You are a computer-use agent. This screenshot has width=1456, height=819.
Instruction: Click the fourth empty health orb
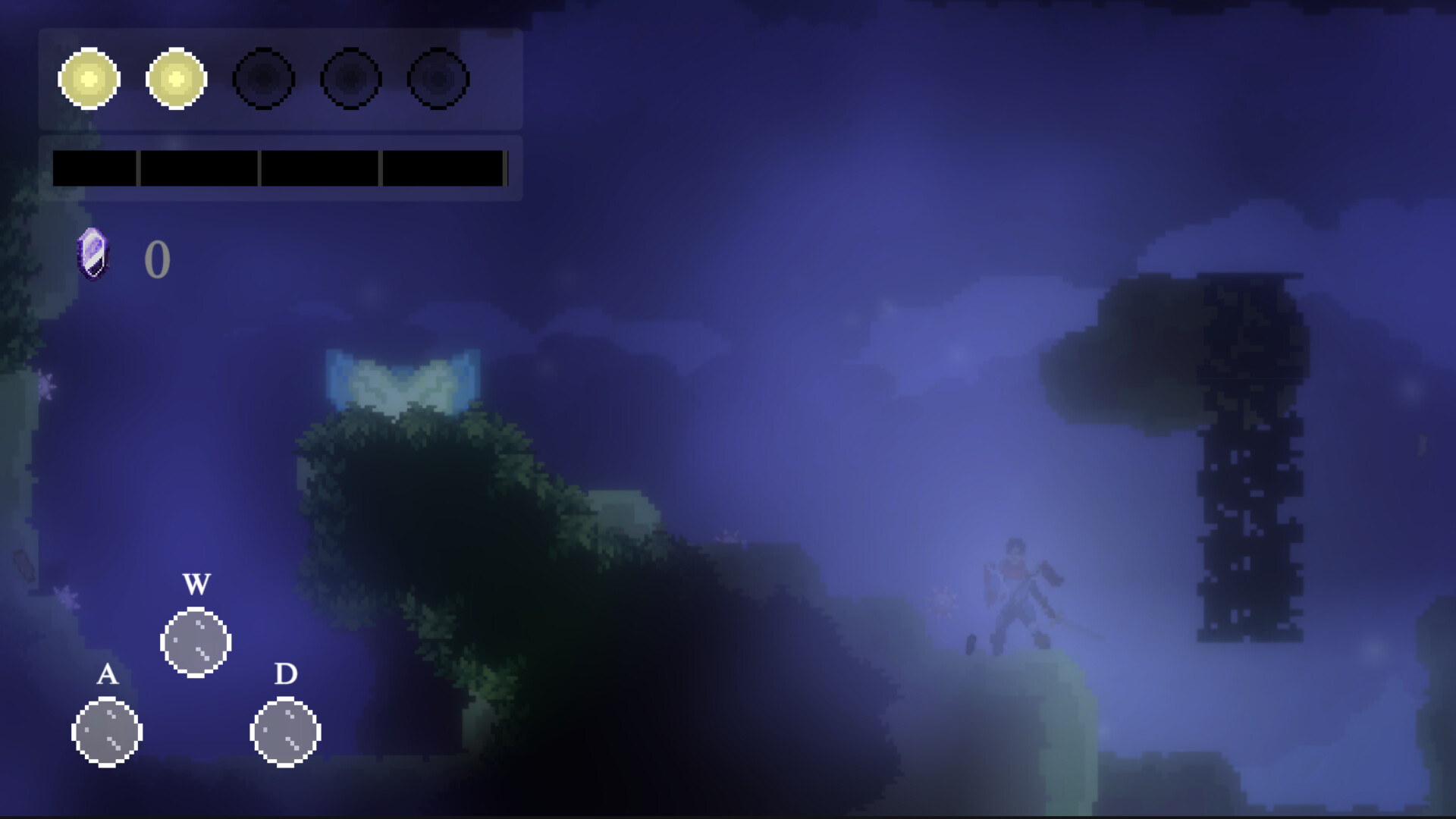pyautogui.click(x=353, y=79)
